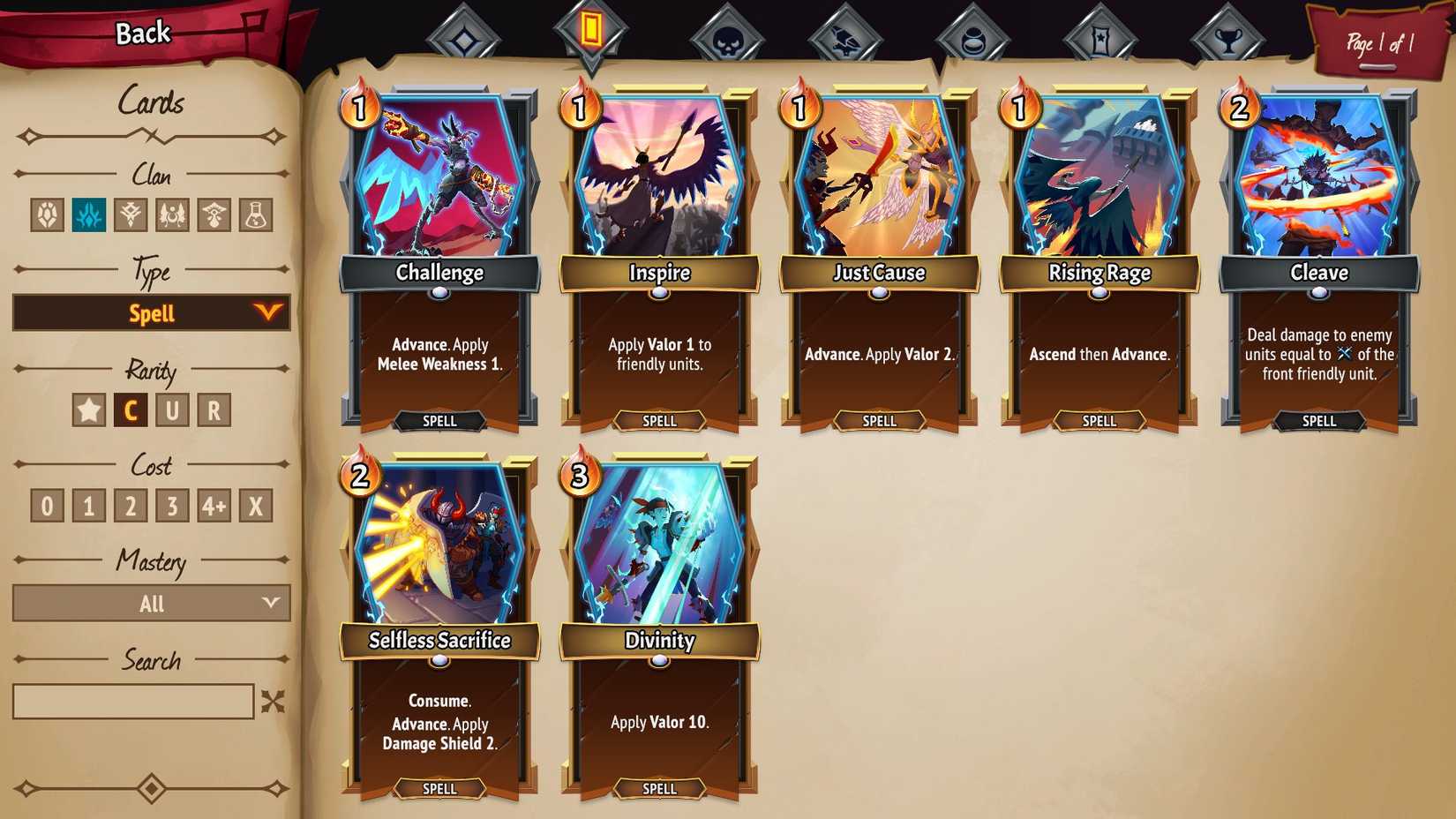Deselect the highlighted blue clan filter
This screenshot has height=819, width=1456.
[90, 214]
